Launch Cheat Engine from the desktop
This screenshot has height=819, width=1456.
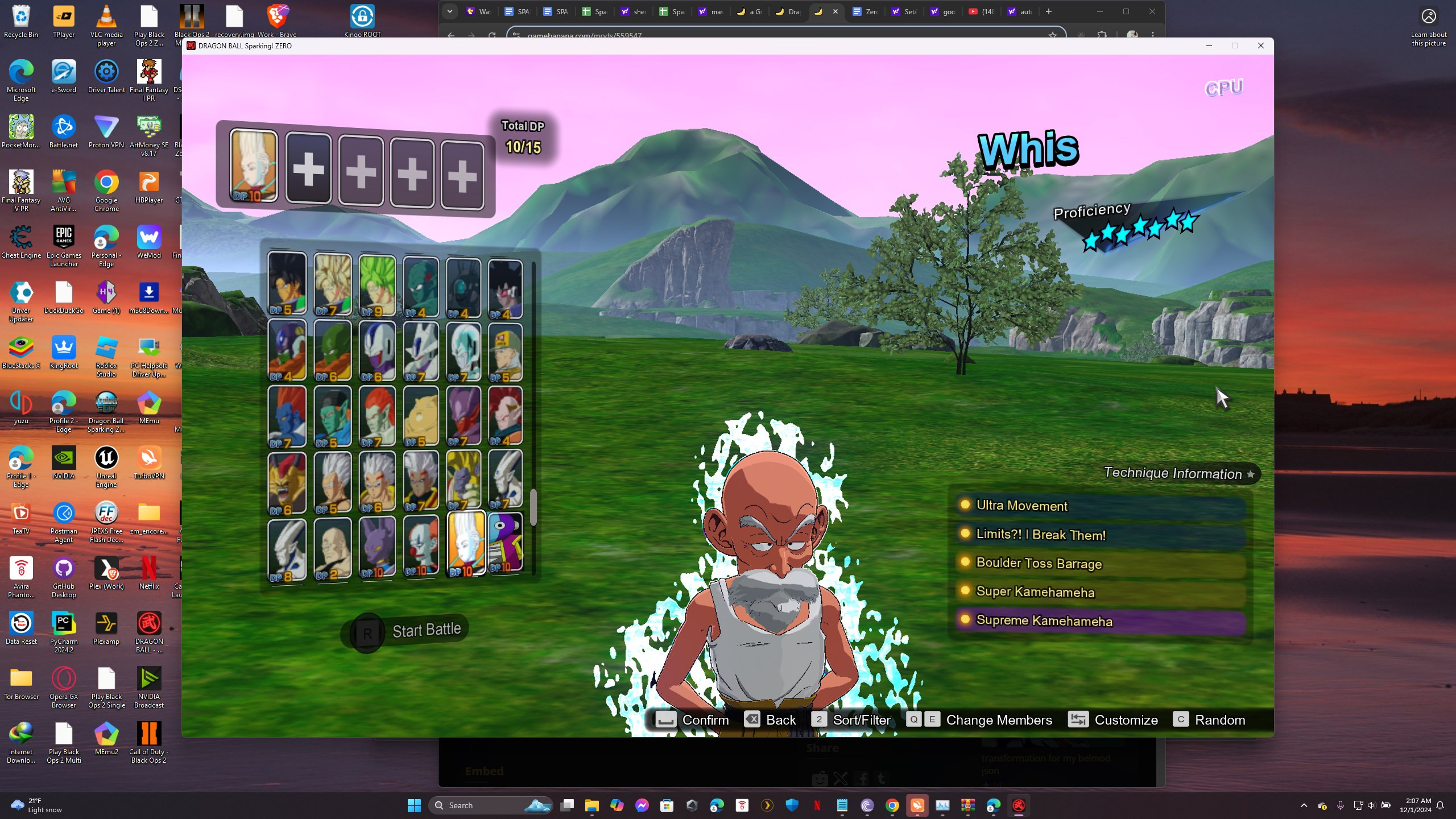(21, 236)
